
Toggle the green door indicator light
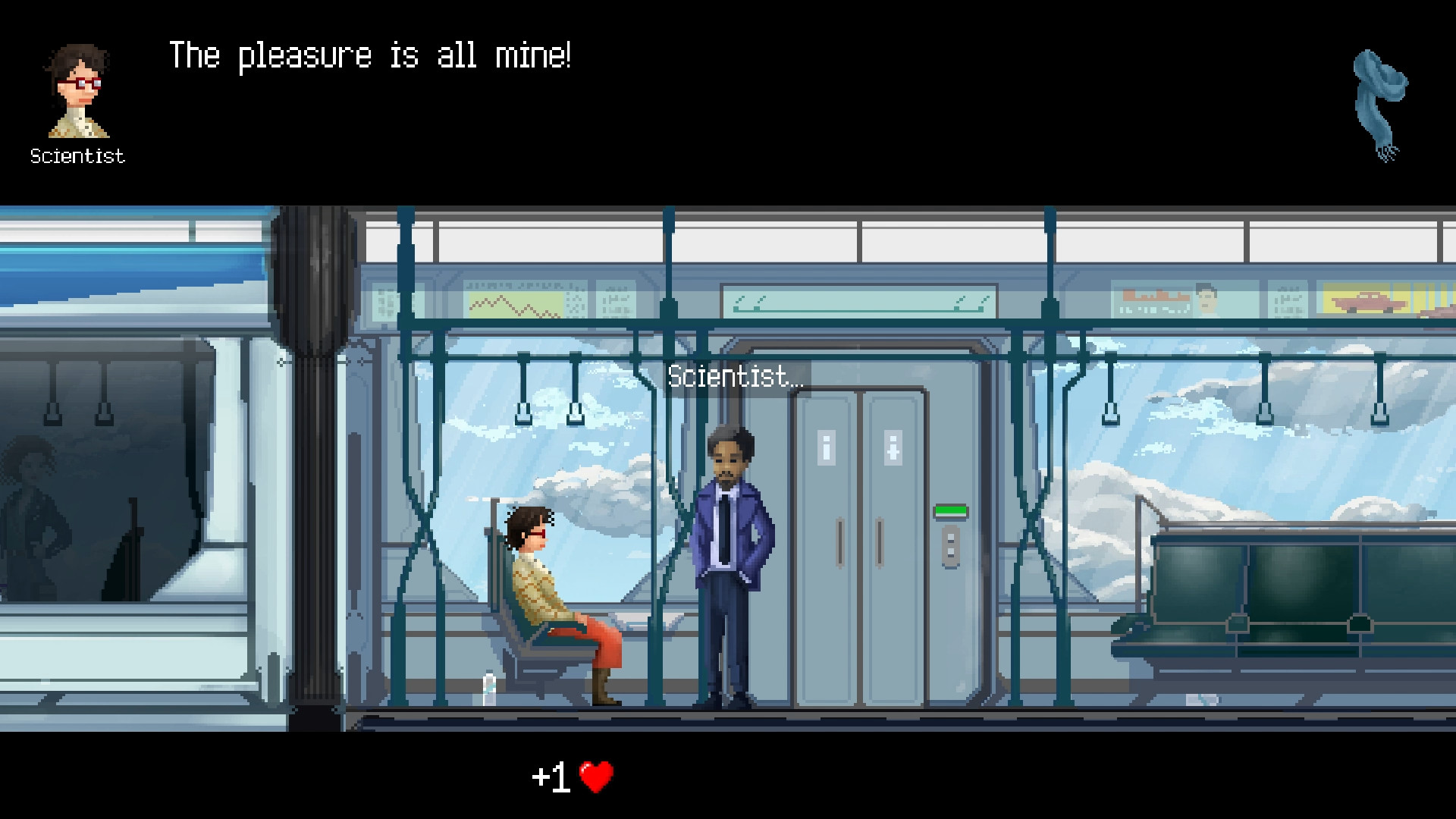coord(950,511)
